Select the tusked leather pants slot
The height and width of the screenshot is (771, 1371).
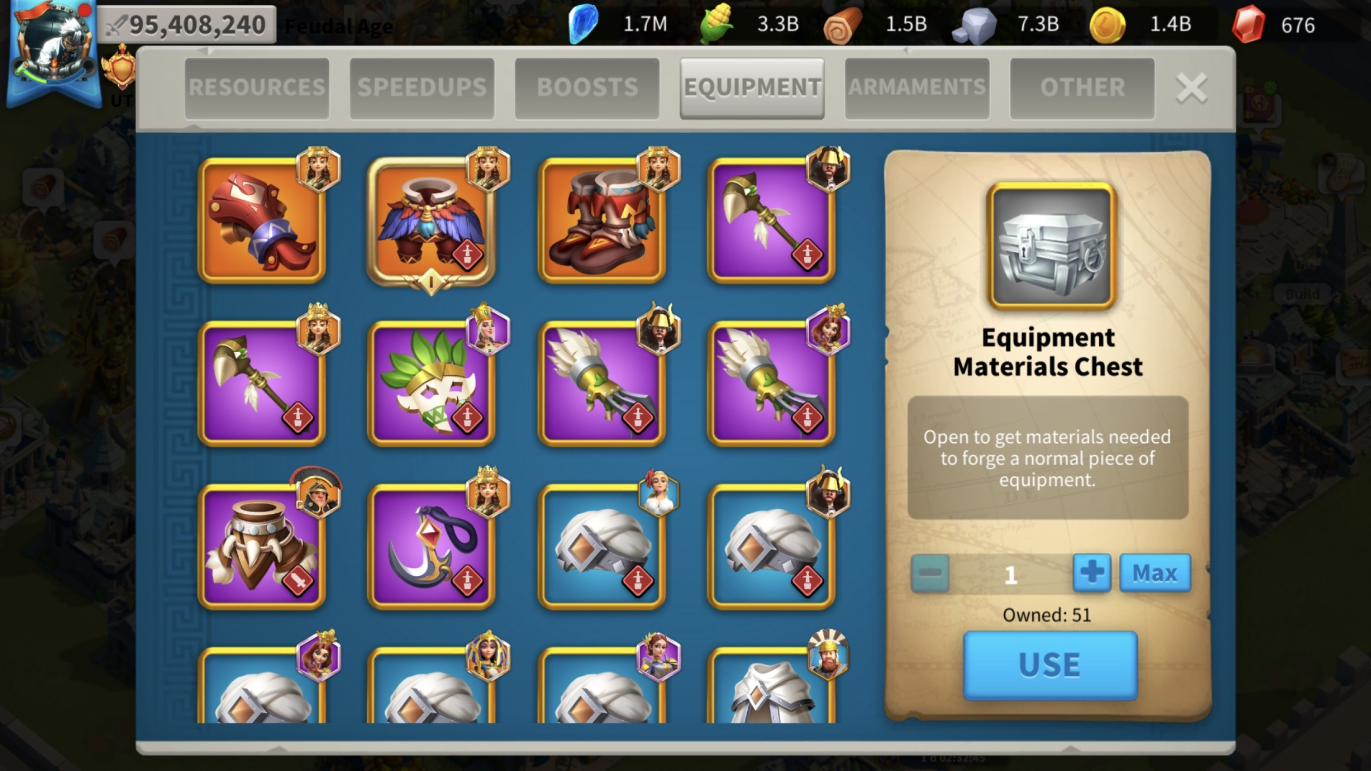[262, 546]
